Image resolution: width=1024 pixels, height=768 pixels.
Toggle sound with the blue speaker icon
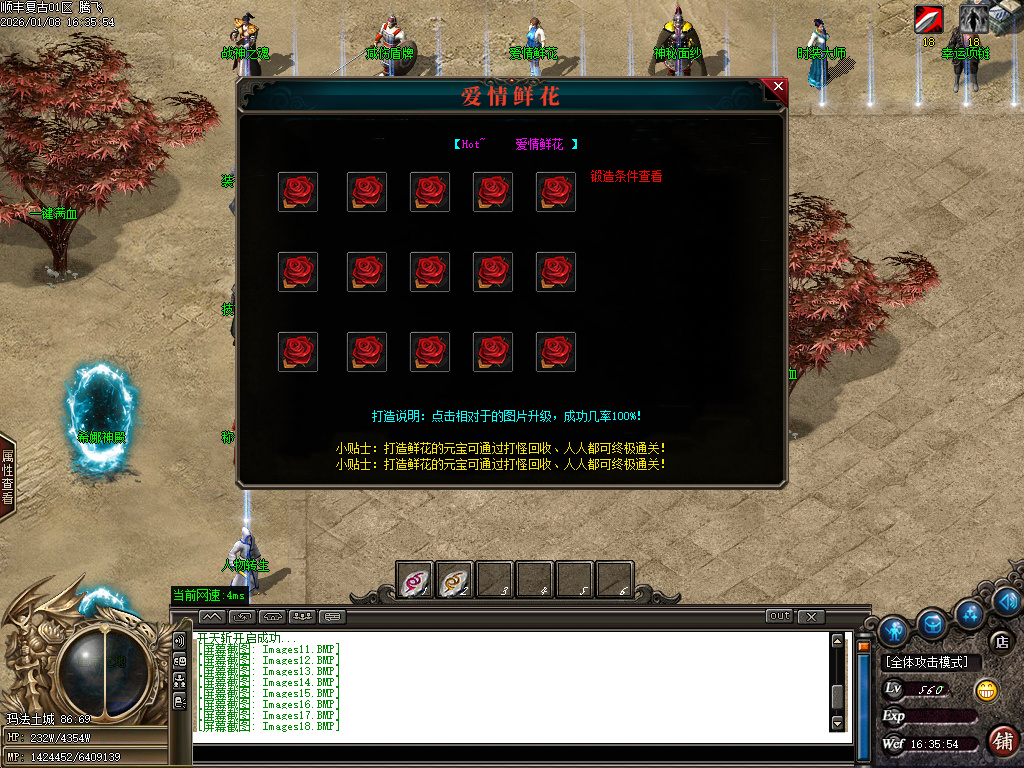coord(1007,601)
